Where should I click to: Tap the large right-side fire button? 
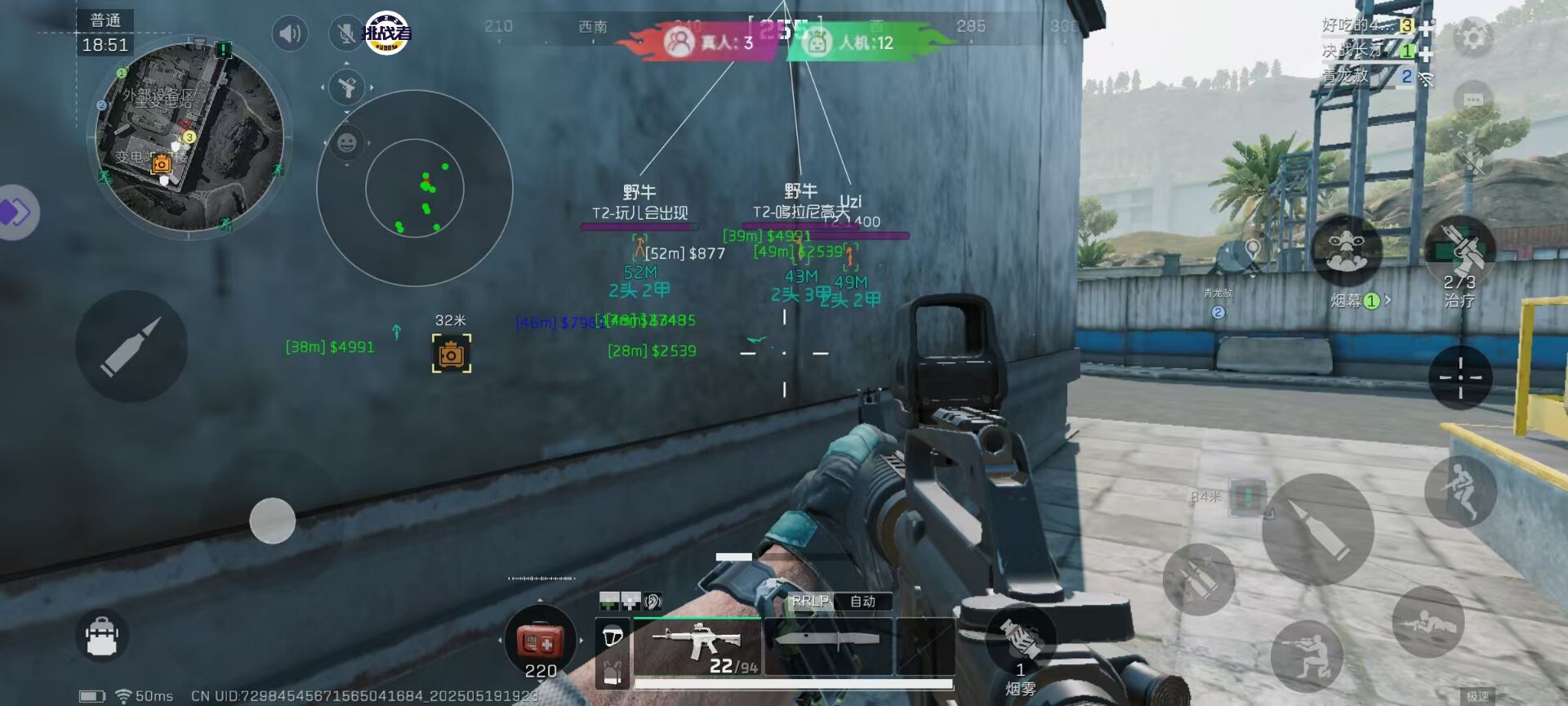tap(1317, 529)
